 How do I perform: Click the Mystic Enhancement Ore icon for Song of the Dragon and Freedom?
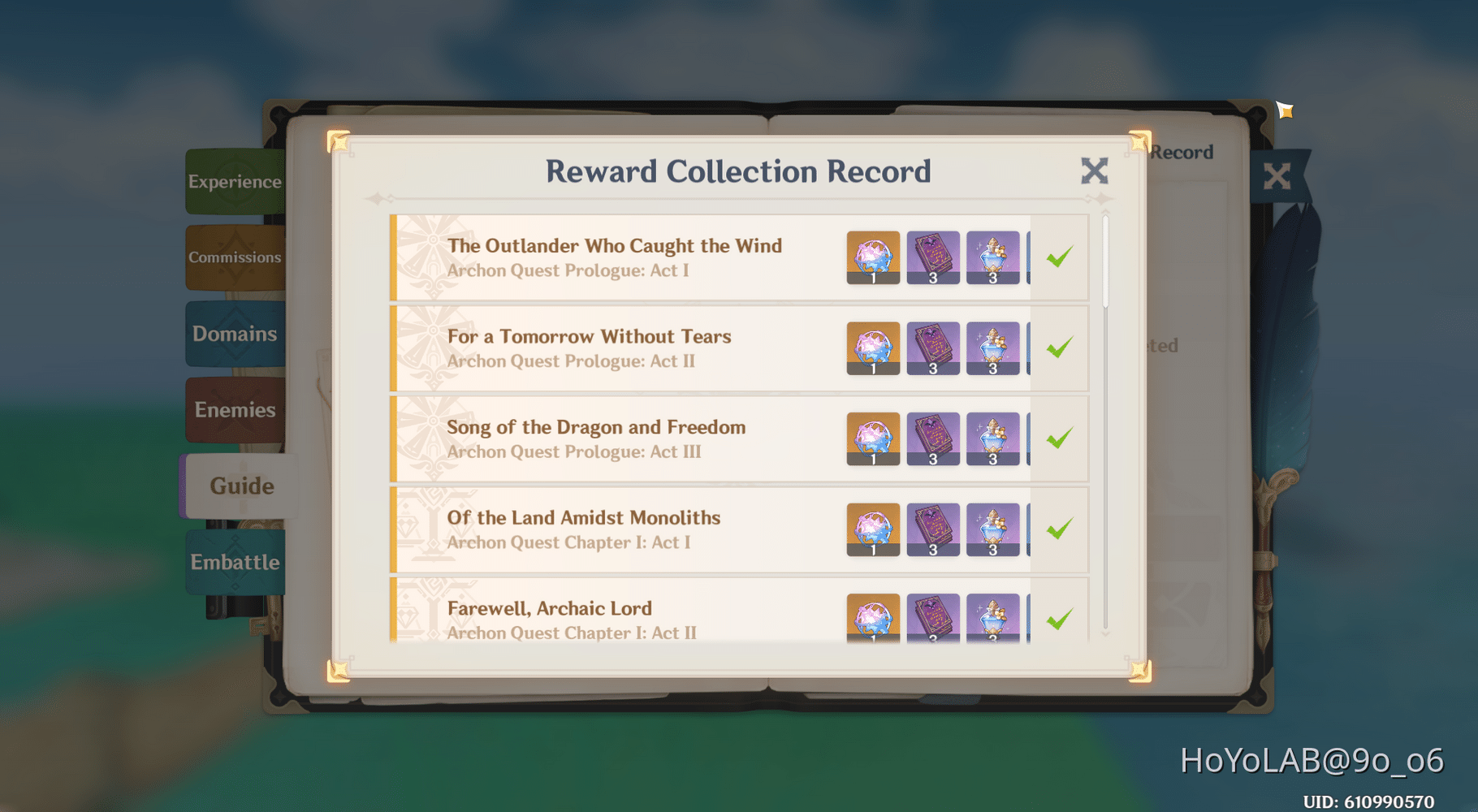994,438
